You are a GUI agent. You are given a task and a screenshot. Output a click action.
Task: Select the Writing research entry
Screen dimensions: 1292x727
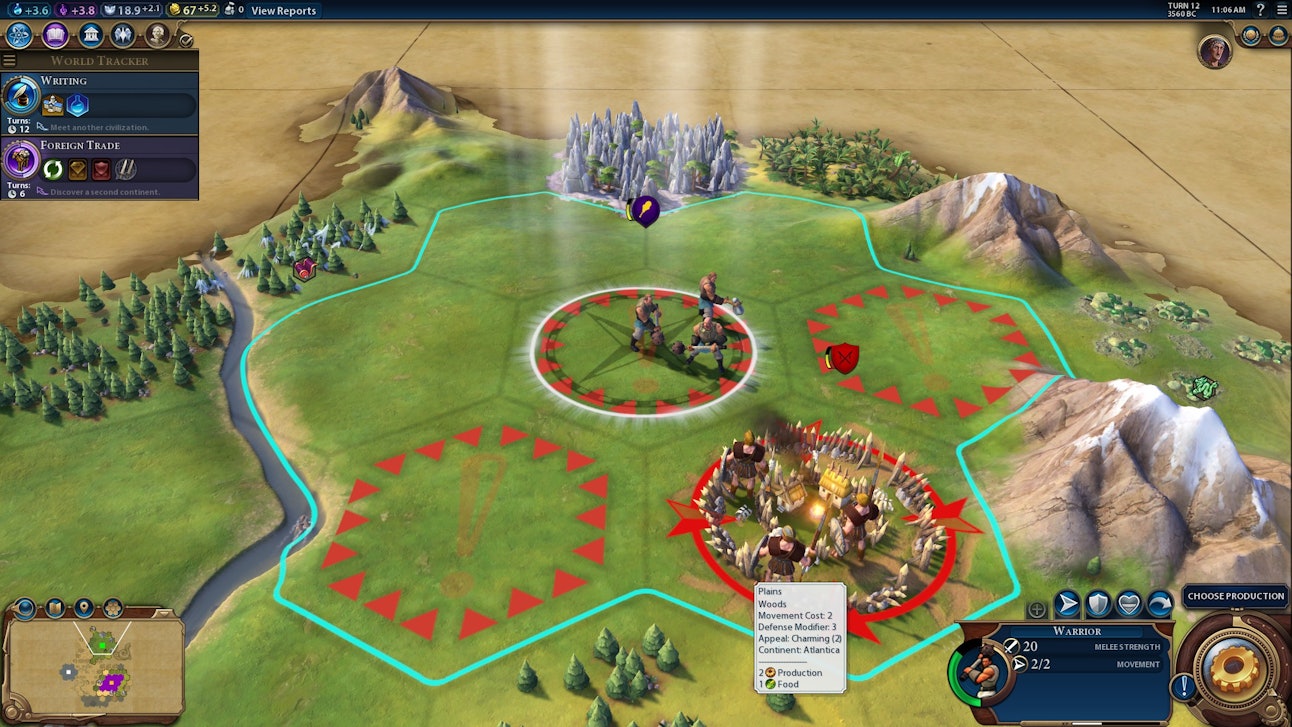coord(99,100)
